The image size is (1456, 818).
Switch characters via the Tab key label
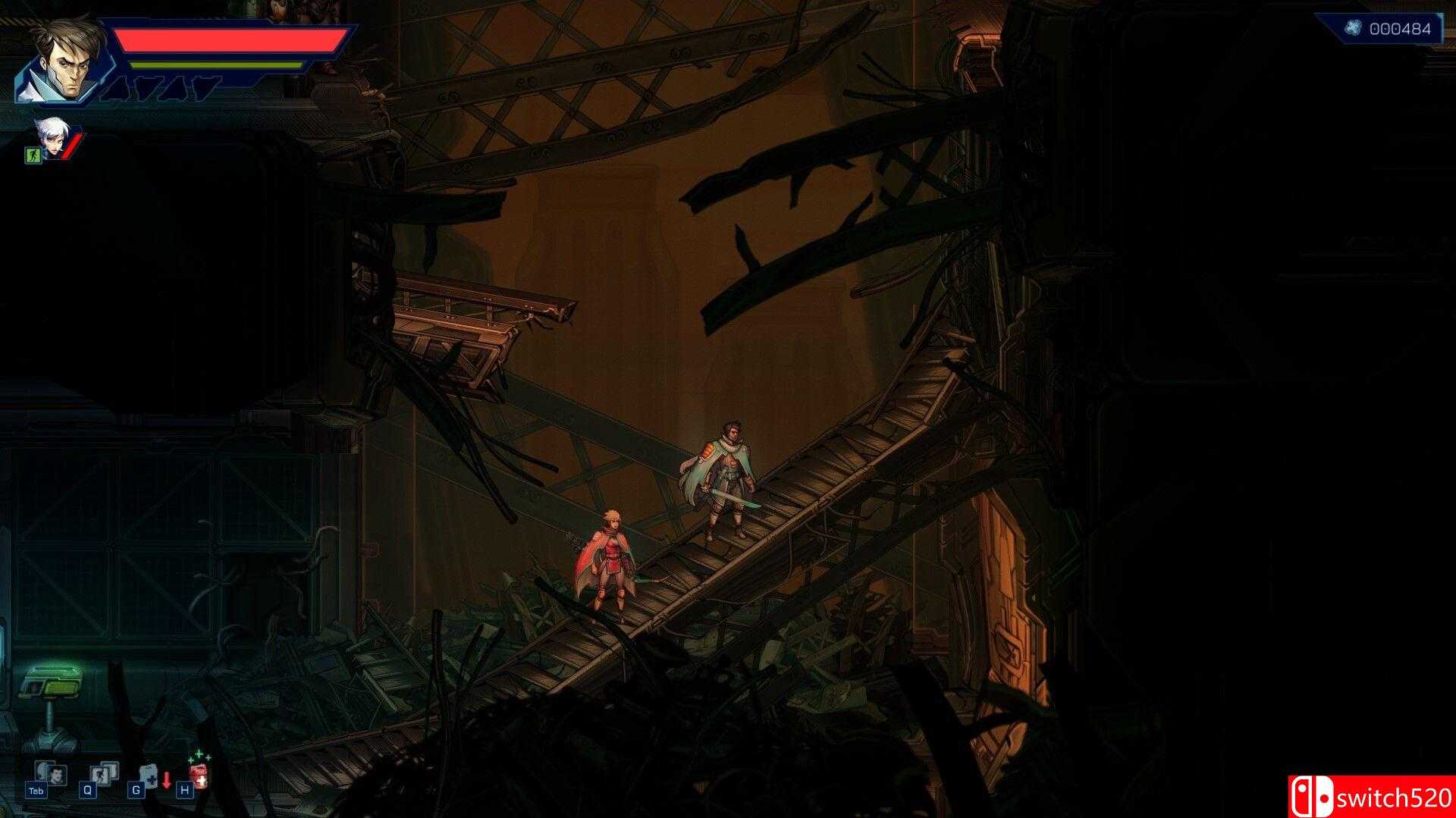tap(36, 792)
